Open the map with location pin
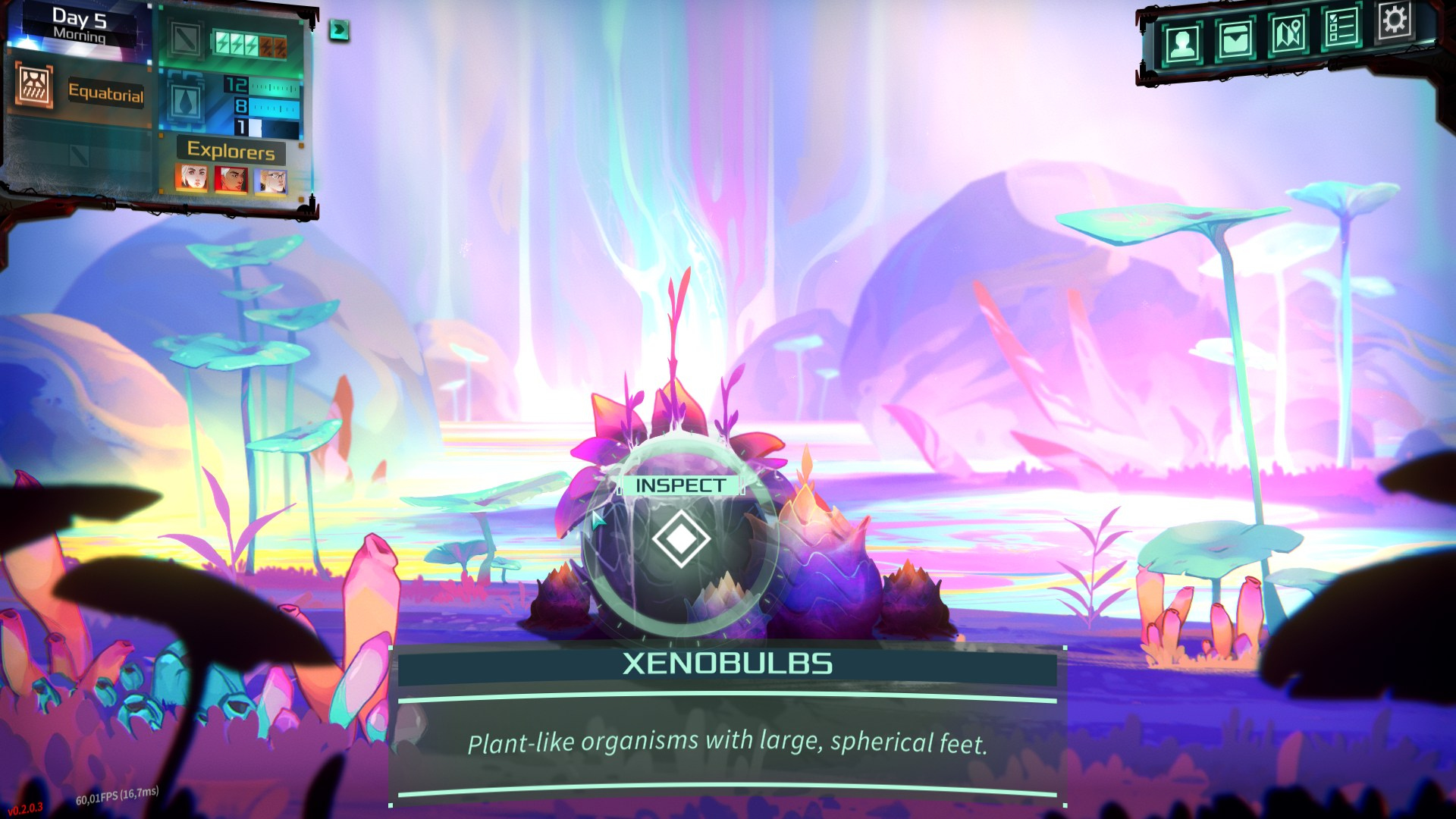This screenshot has height=819, width=1456. (1288, 34)
